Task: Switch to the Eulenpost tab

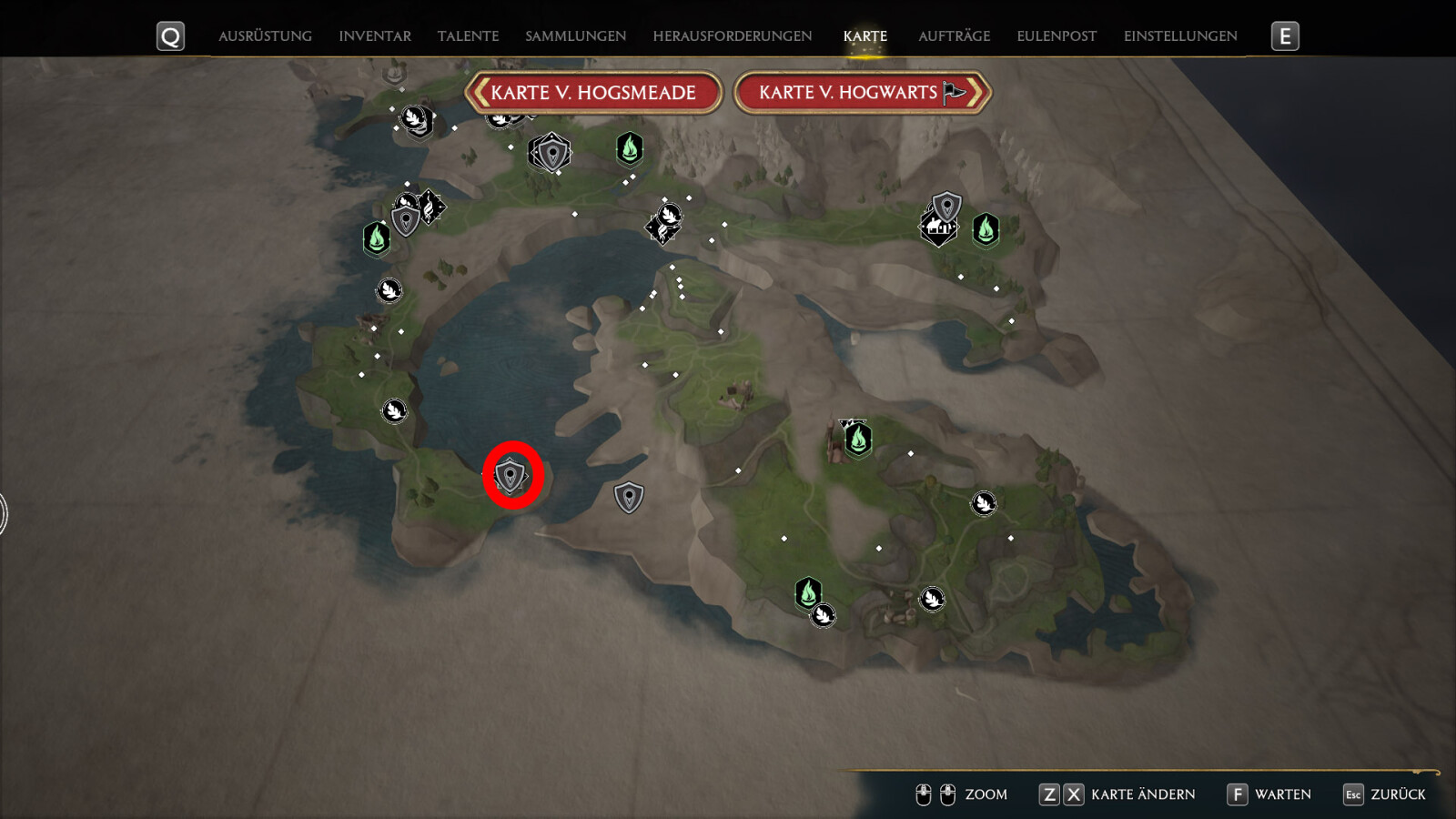Action: pyautogui.click(x=1057, y=36)
